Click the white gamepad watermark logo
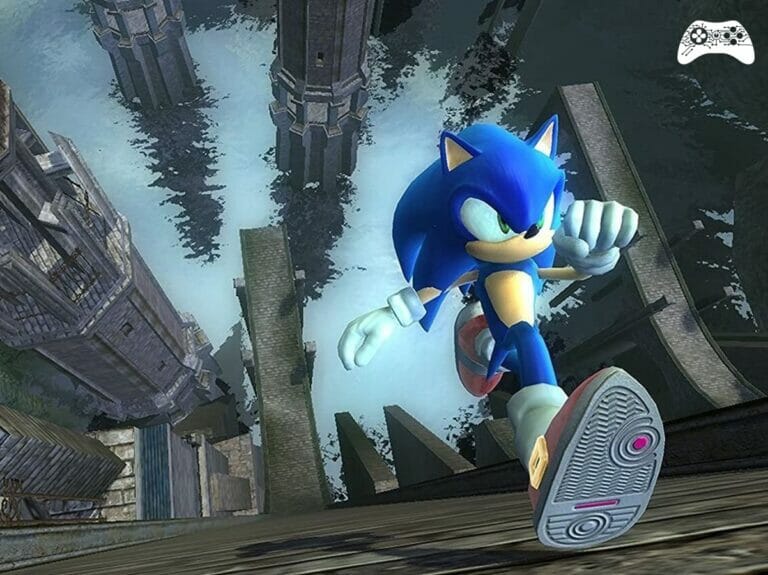The height and width of the screenshot is (575, 768). tap(715, 41)
